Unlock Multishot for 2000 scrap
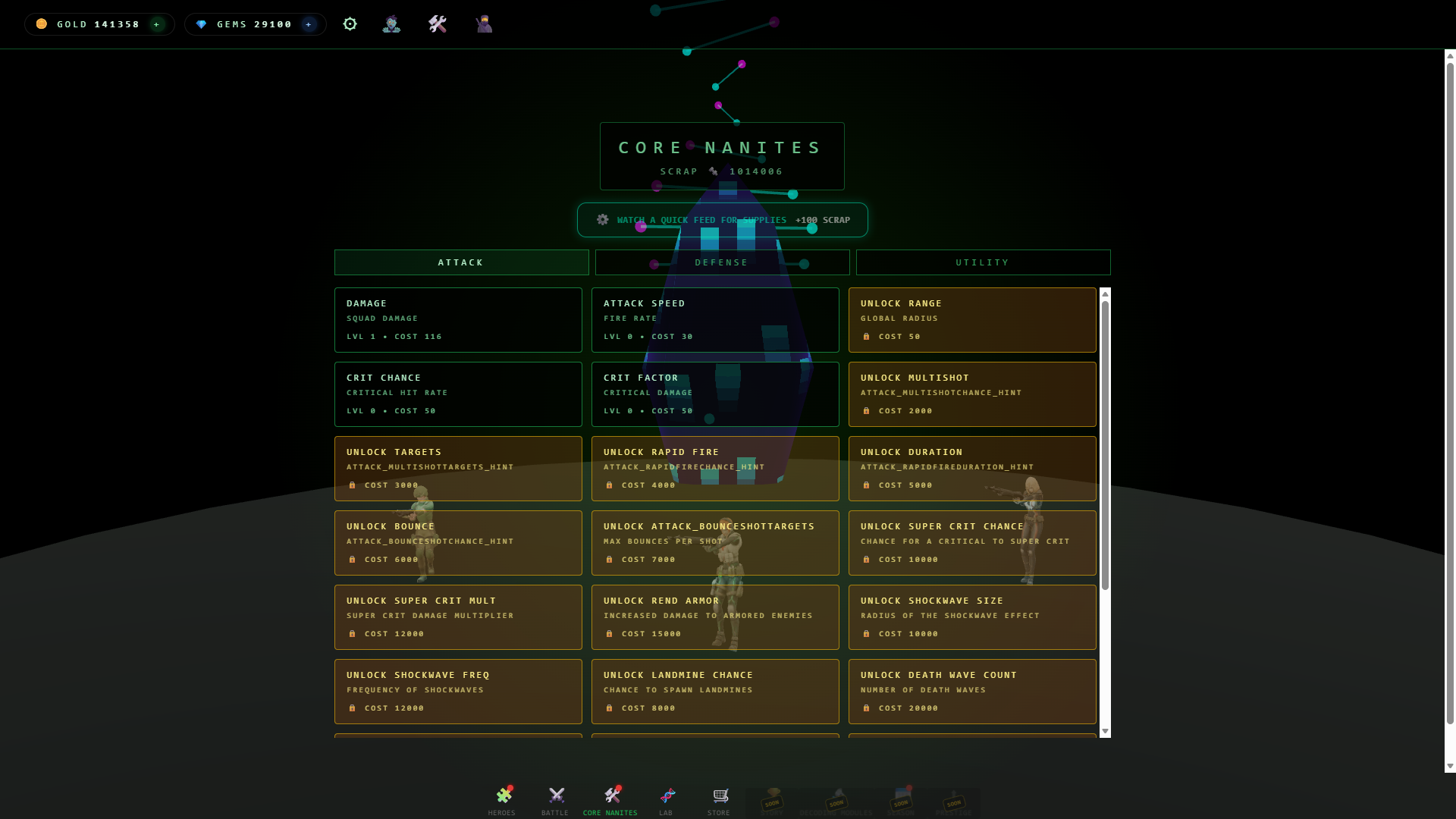This screenshot has width=1456, height=819. click(973, 394)
